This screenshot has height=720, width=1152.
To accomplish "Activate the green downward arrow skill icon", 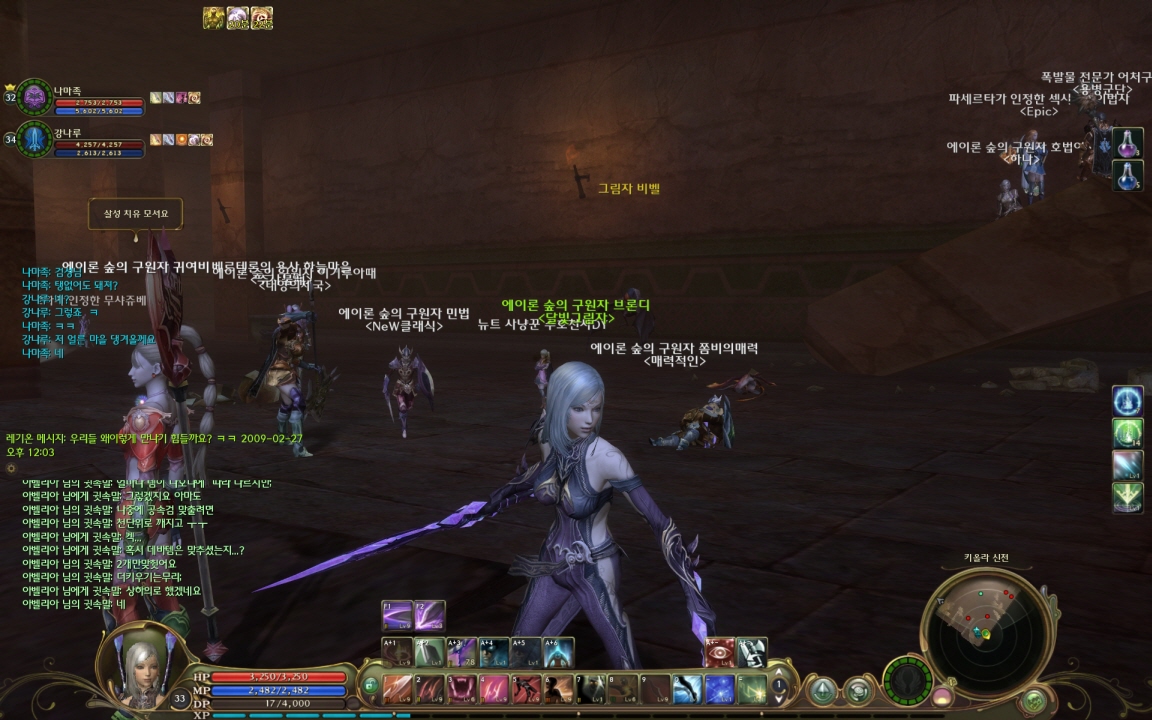I will pyautogui.click(x=1128, y=497).
